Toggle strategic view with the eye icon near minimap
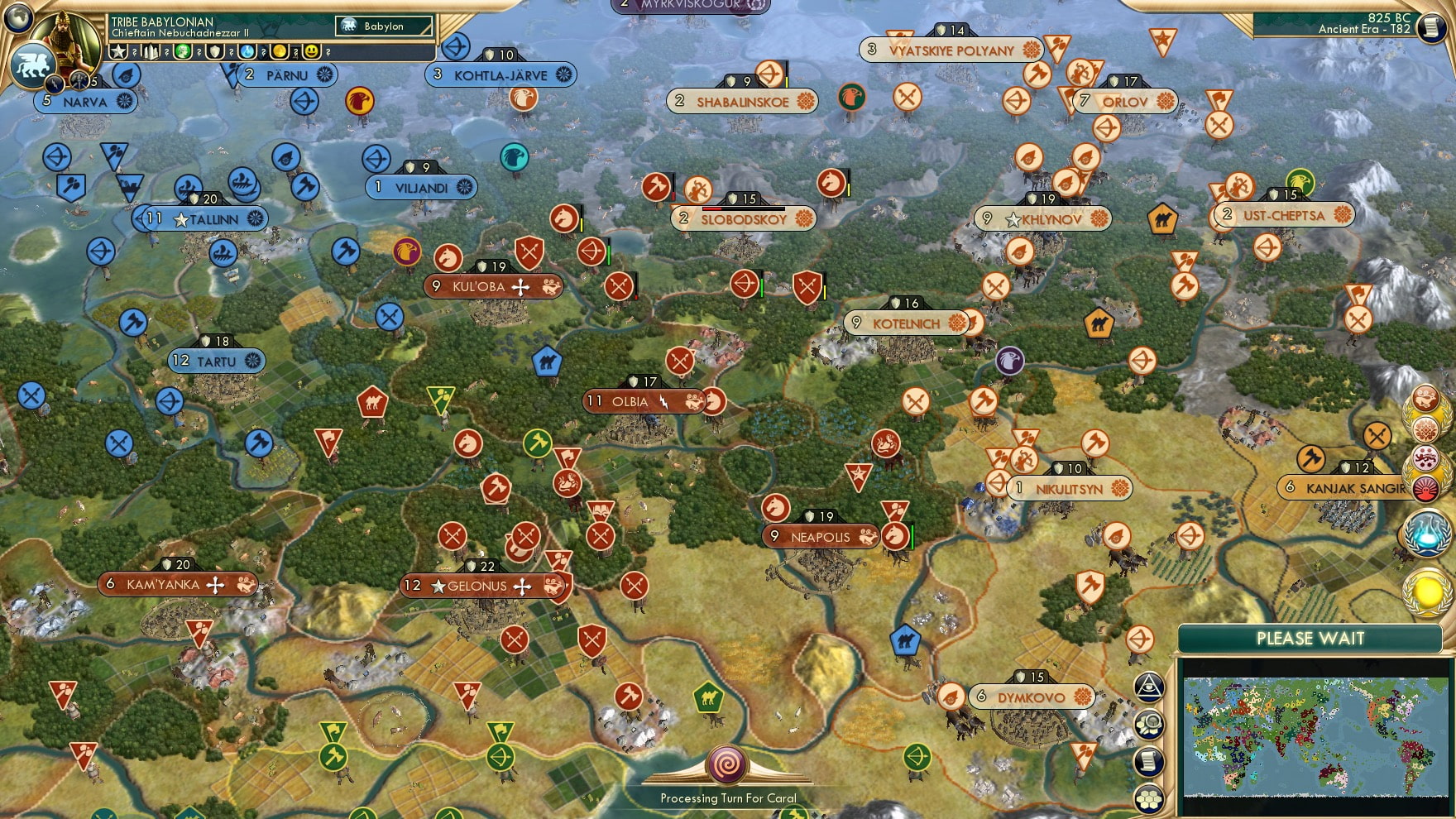 pos(1150,688)
